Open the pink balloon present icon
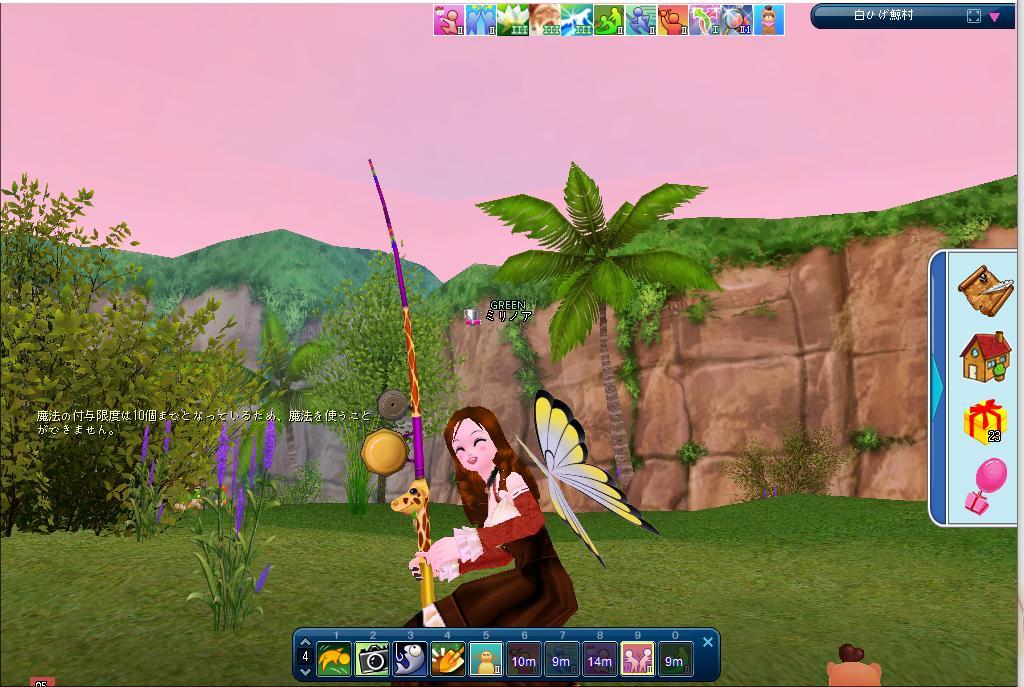Image resolution: width=1024 pixels, height=687 pixels. pos(985,486)
